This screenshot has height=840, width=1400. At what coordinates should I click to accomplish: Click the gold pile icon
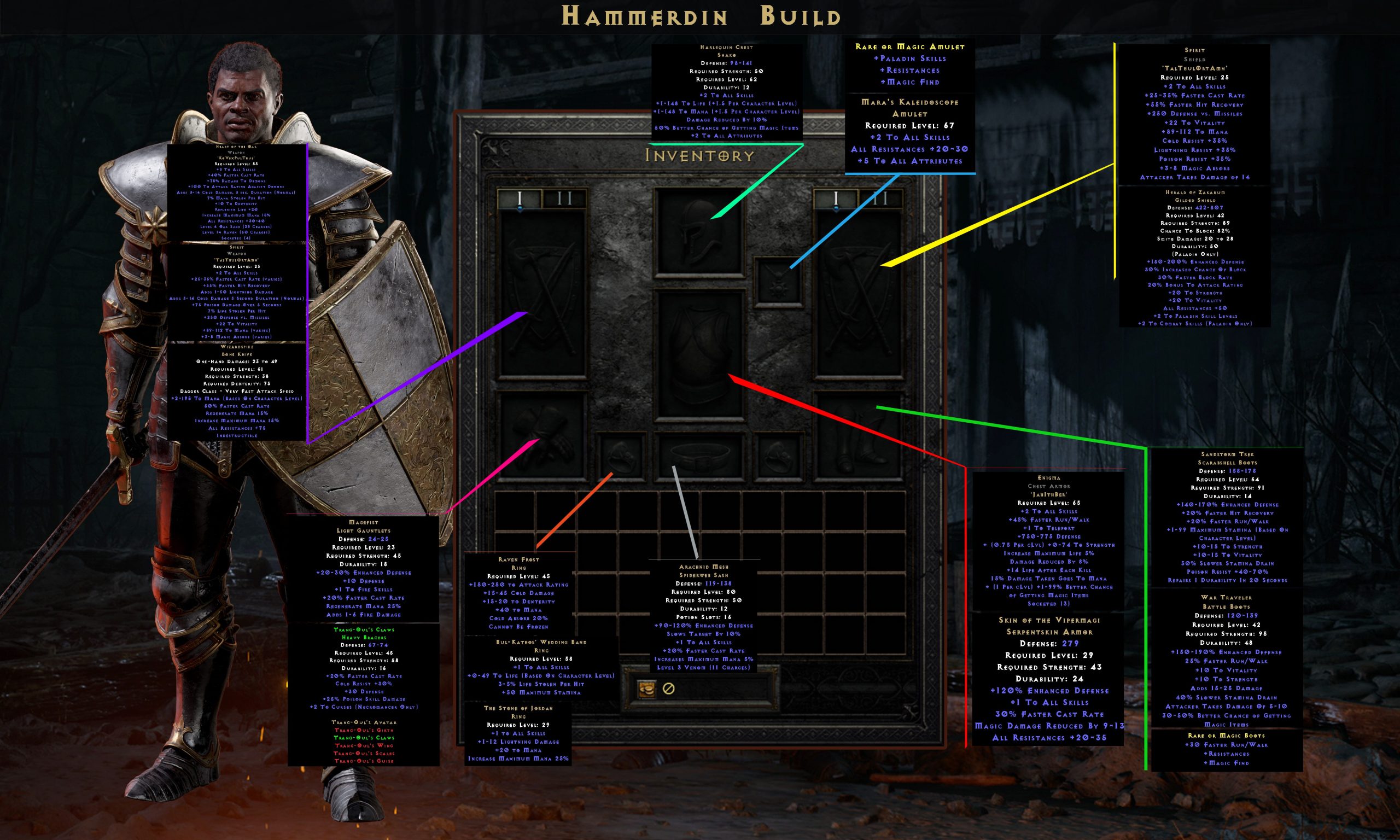coord(646,691)
